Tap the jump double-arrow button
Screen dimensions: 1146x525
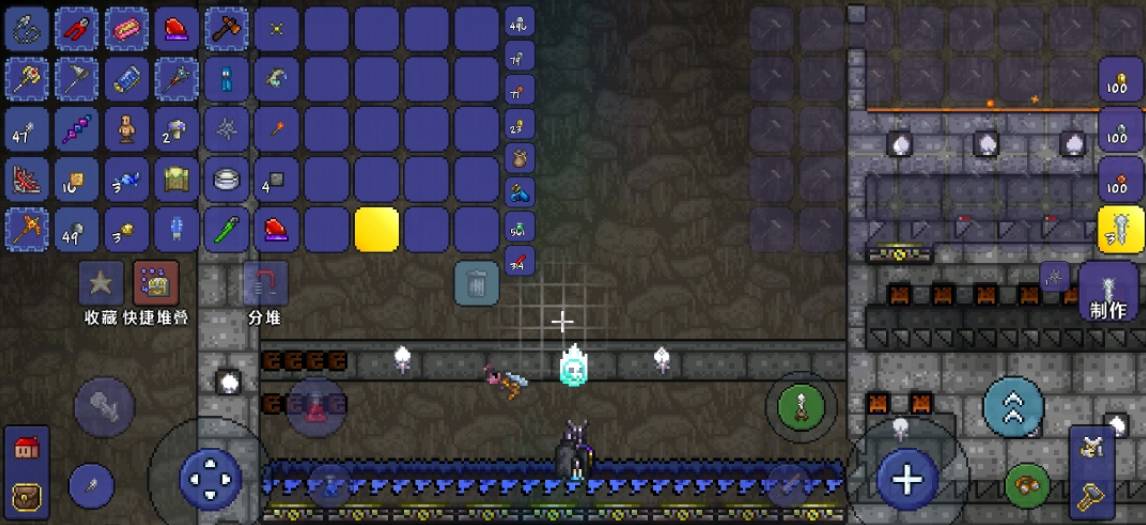pos(1013,407)
